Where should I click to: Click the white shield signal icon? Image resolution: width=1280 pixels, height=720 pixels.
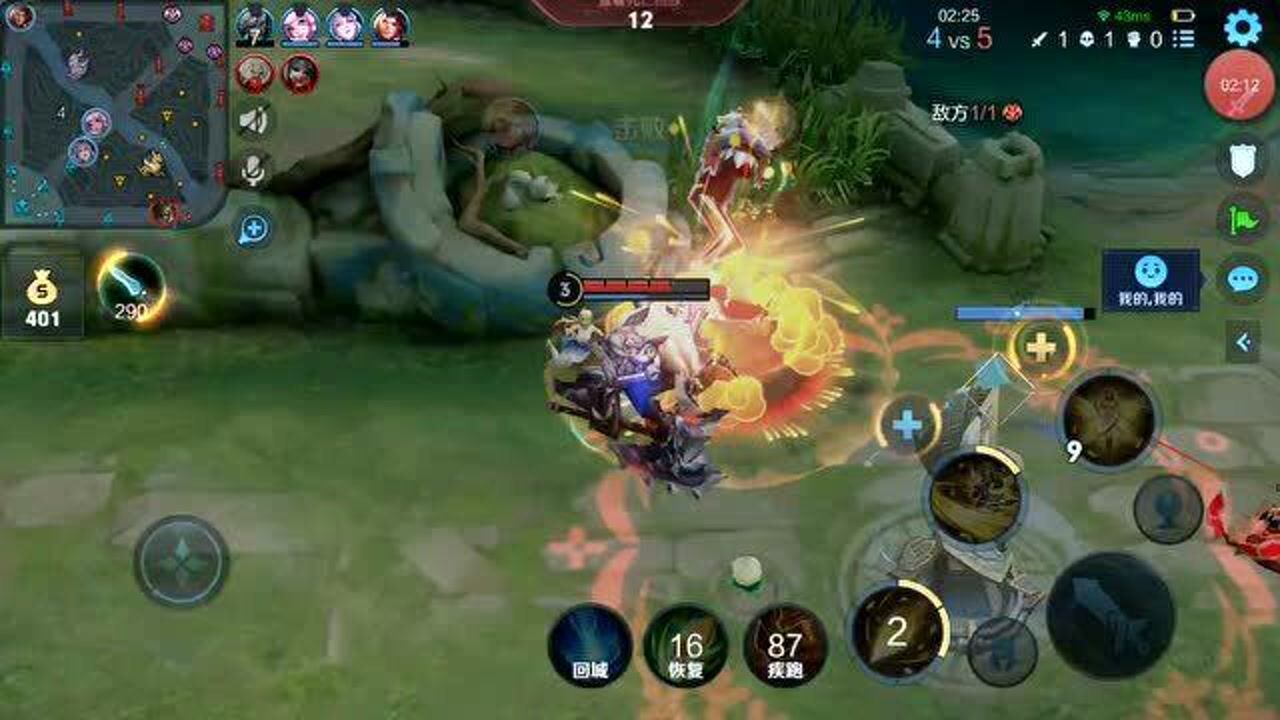[x=1242, y=160]
